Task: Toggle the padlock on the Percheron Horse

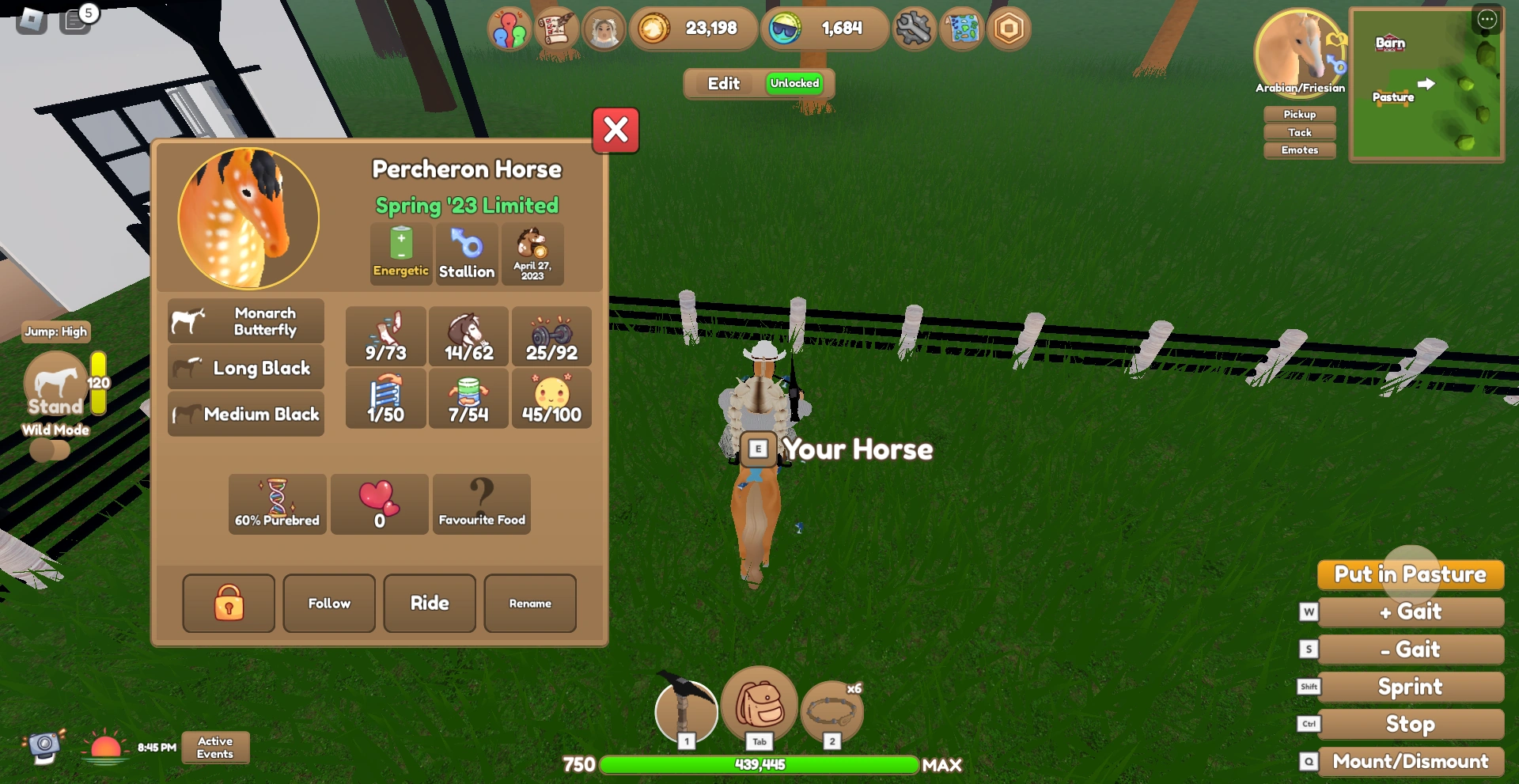Action: pyautogui.click(x=229, y=604)
